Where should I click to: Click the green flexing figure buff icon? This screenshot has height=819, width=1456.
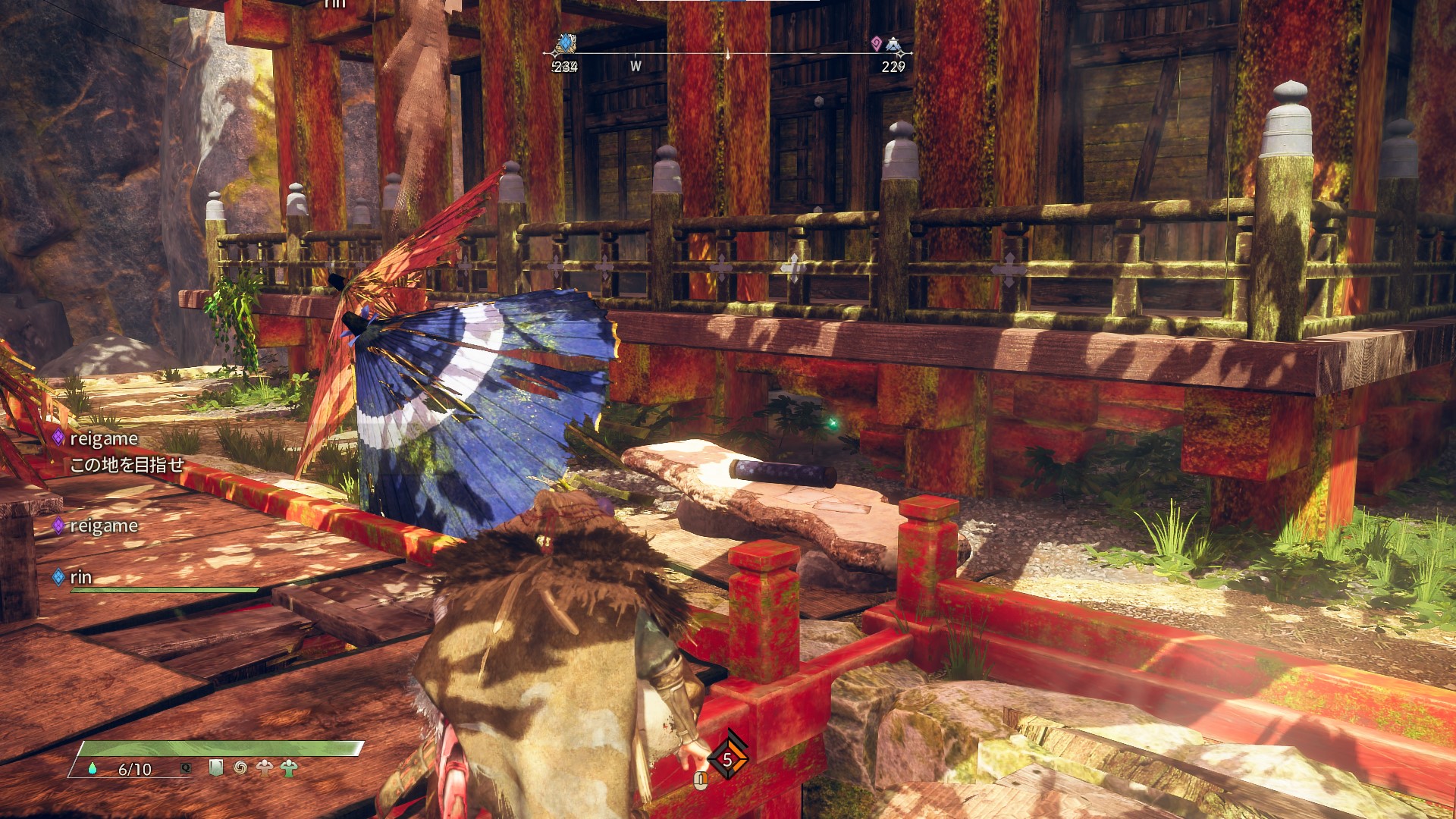288,768
